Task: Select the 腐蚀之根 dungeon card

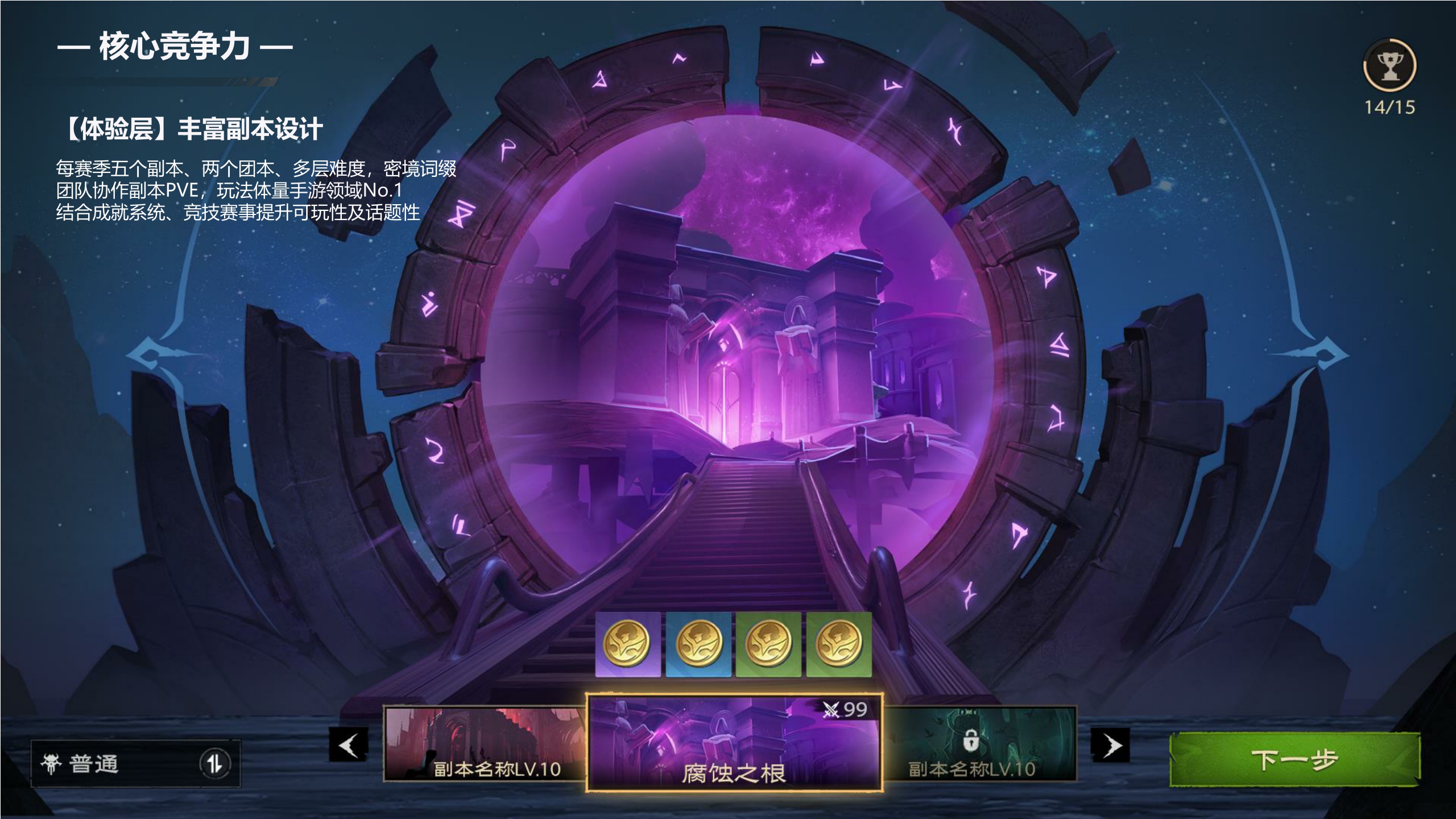Action: pos(734,743)
